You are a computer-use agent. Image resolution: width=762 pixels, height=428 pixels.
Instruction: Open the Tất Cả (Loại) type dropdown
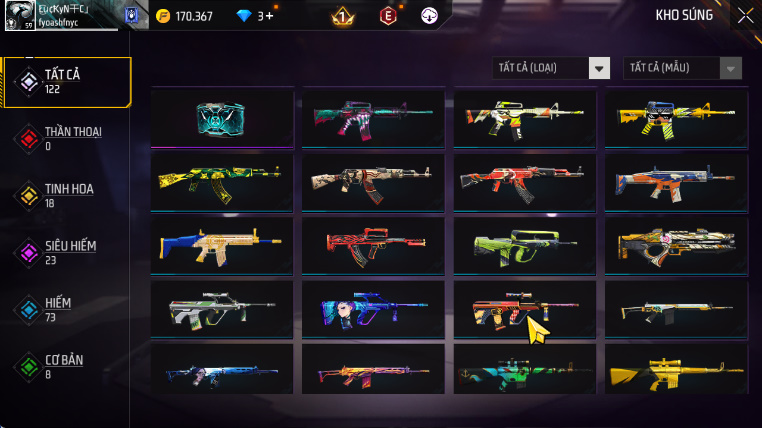(552, 68)
